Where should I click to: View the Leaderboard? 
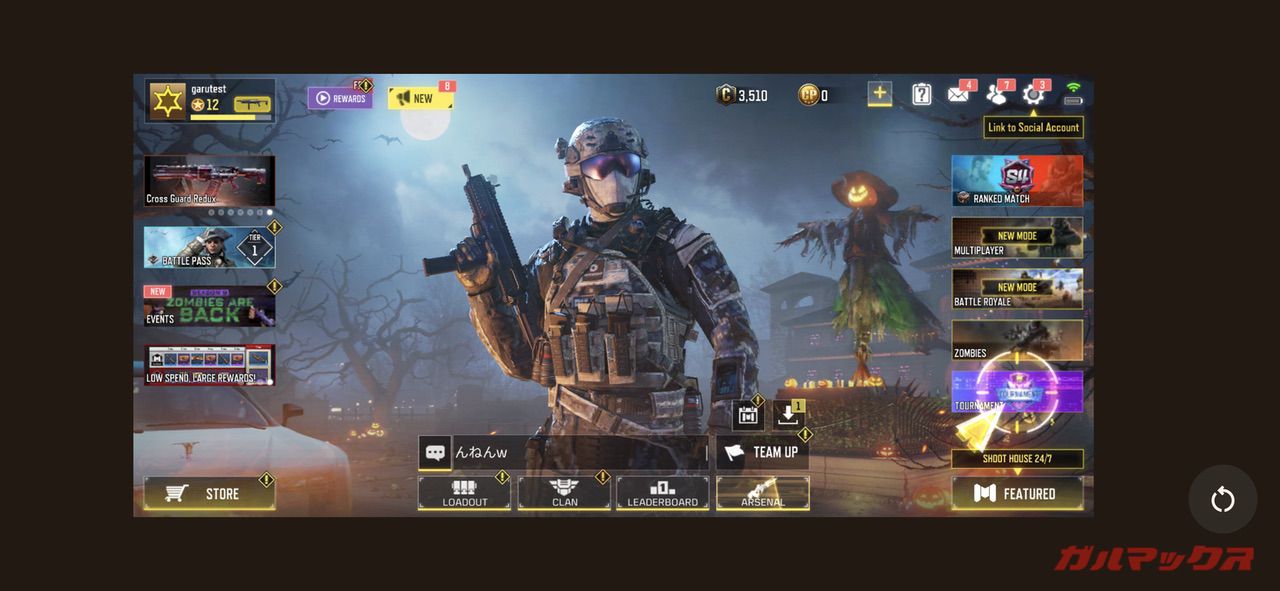662,492
